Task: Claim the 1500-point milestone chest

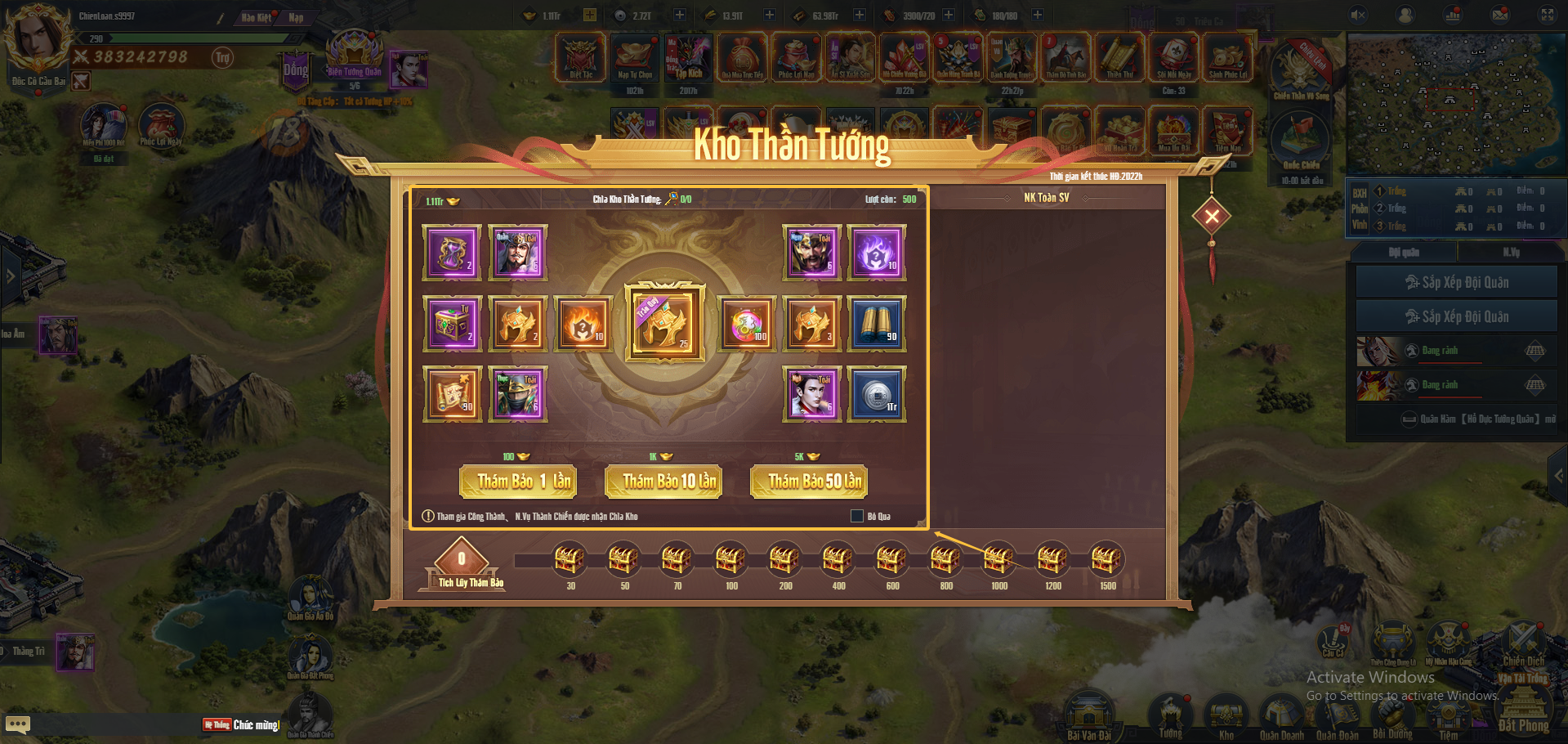Action: tap(1106, 560)
